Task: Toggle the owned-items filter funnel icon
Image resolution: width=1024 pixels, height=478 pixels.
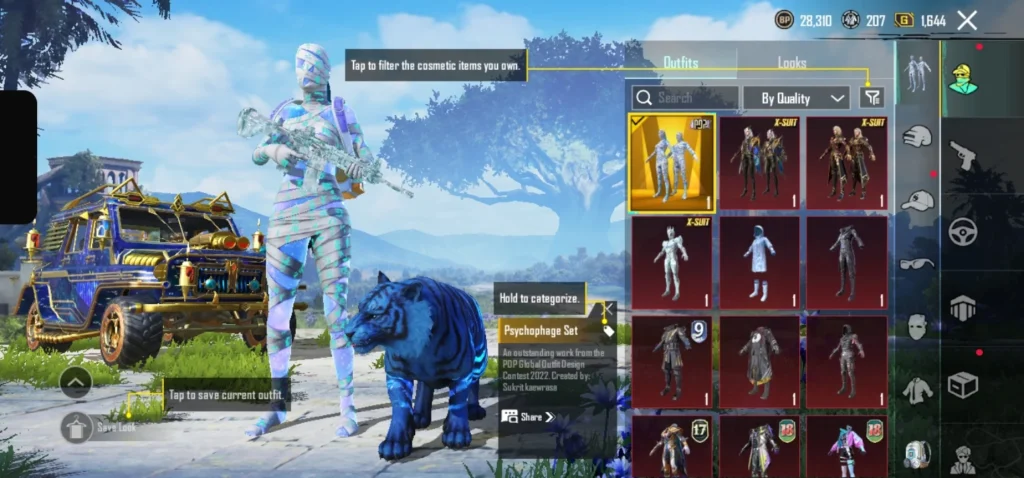Action: point(872,97)
